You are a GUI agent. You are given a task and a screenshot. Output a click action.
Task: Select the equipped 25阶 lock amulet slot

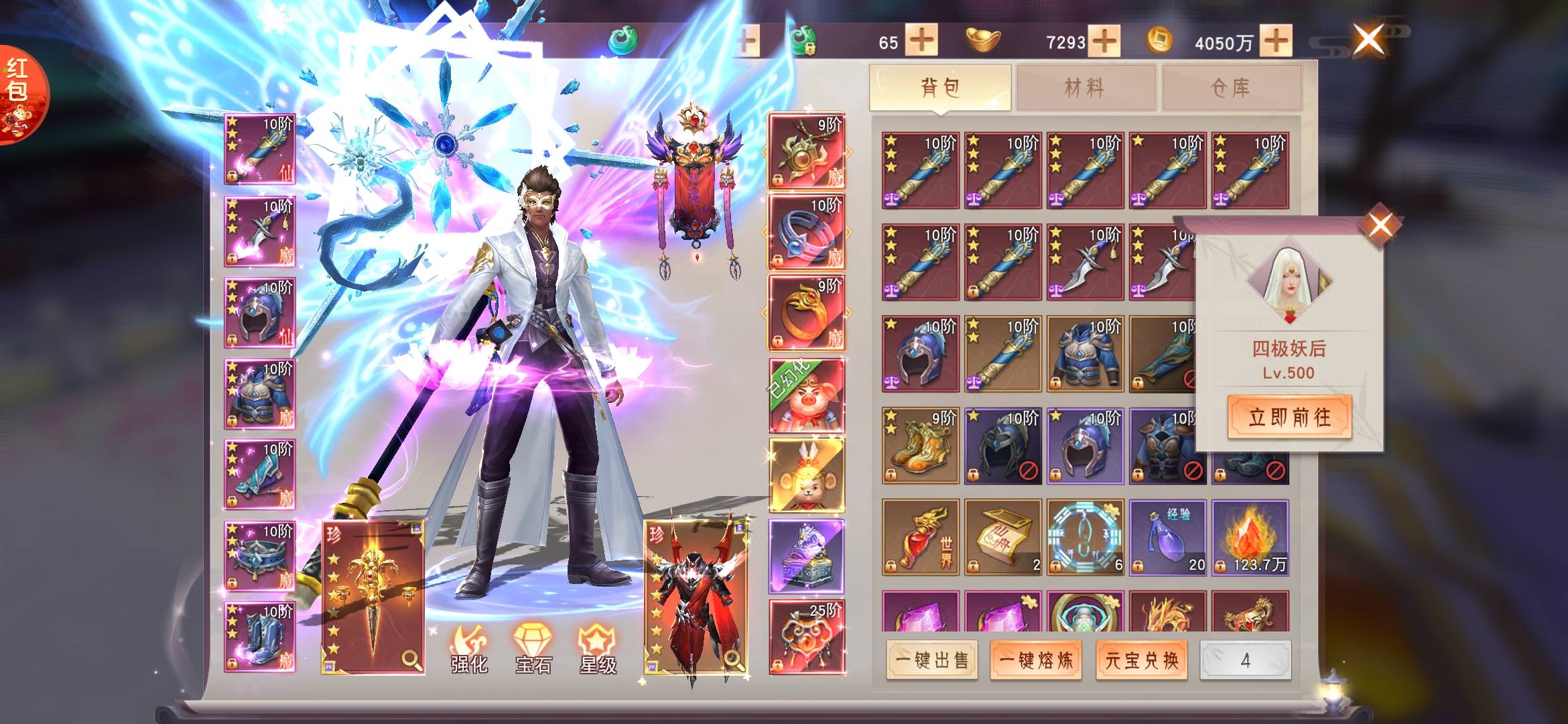tap(806, 637)
